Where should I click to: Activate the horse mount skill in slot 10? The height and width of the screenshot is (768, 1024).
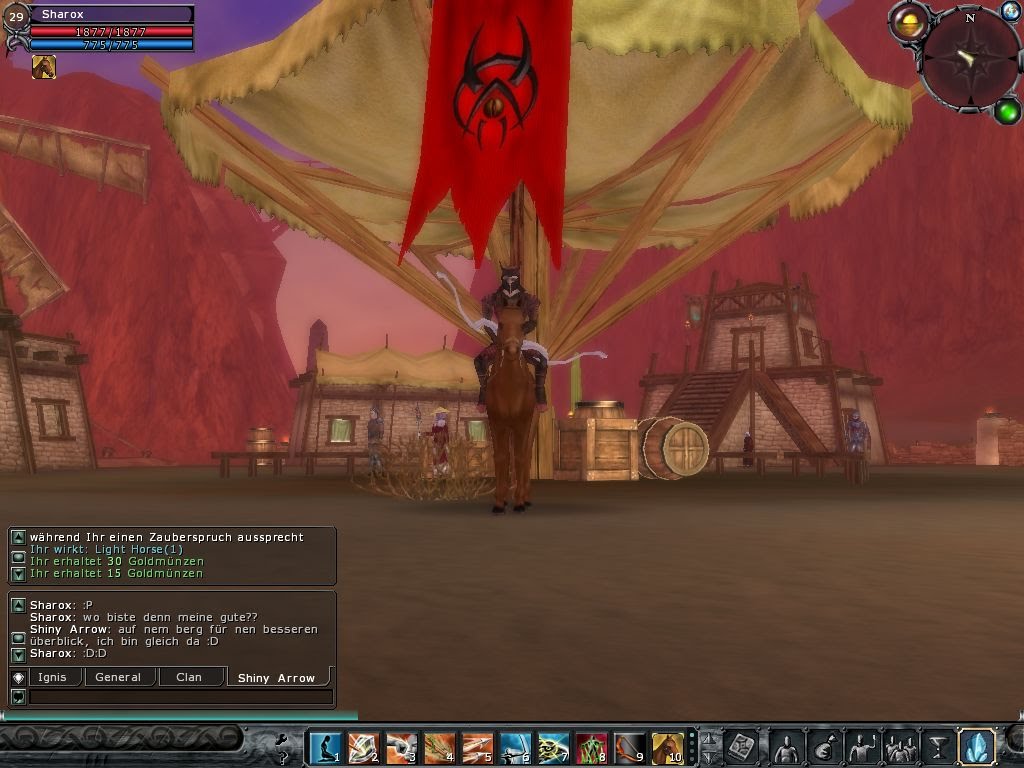[667, 747]
